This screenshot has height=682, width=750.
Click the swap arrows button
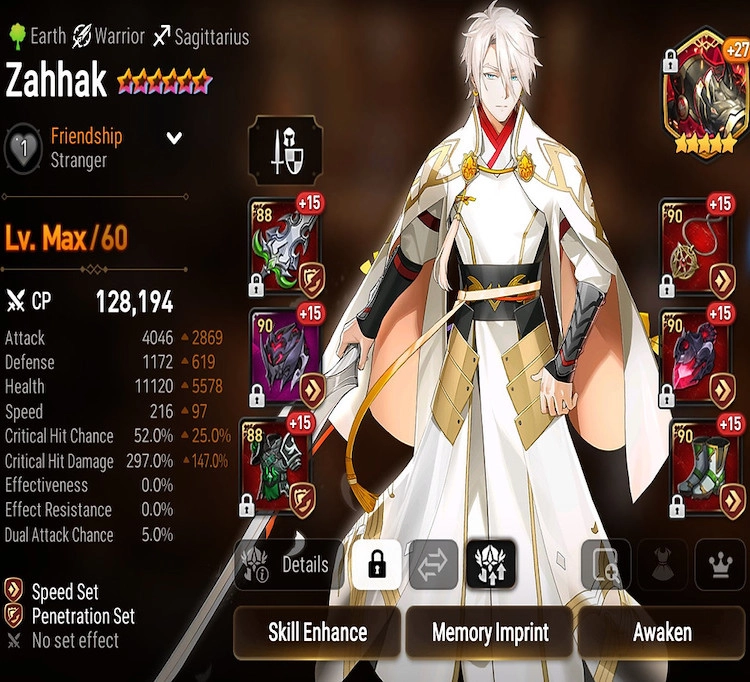(x=433, y=565)
